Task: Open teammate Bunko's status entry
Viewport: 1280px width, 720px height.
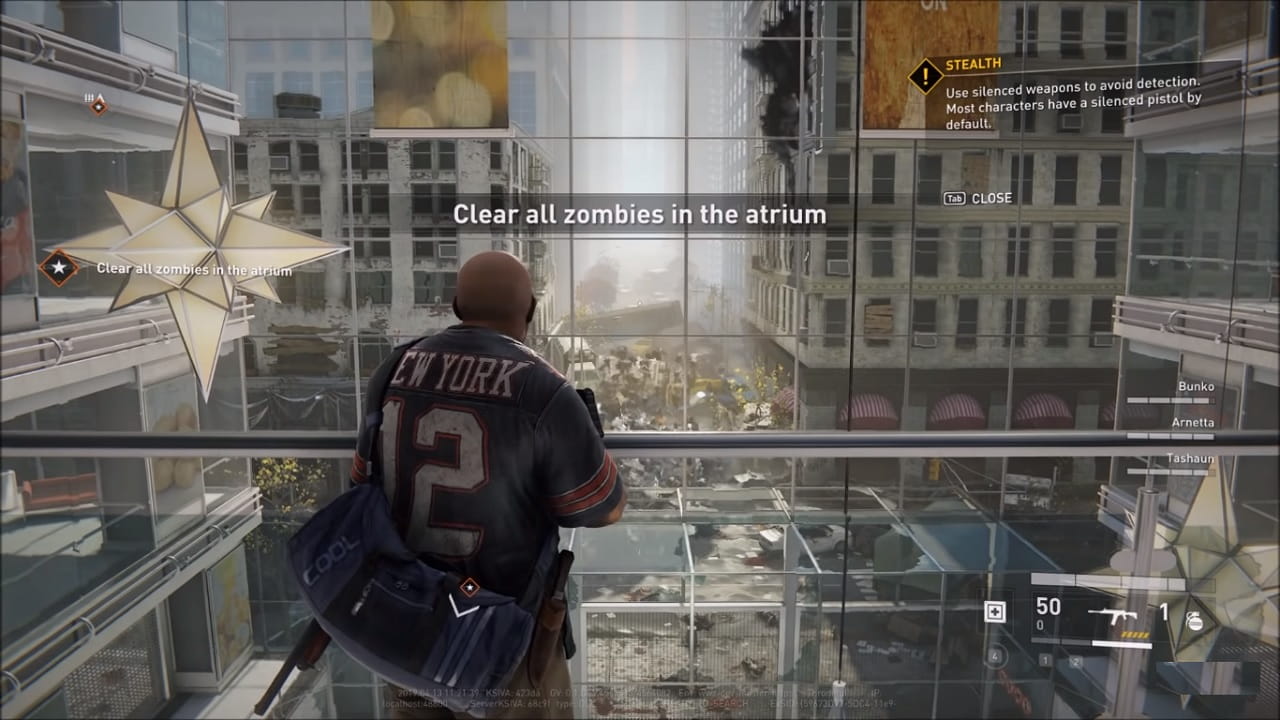Action: pyautogui.click(x=1196, y=386)
